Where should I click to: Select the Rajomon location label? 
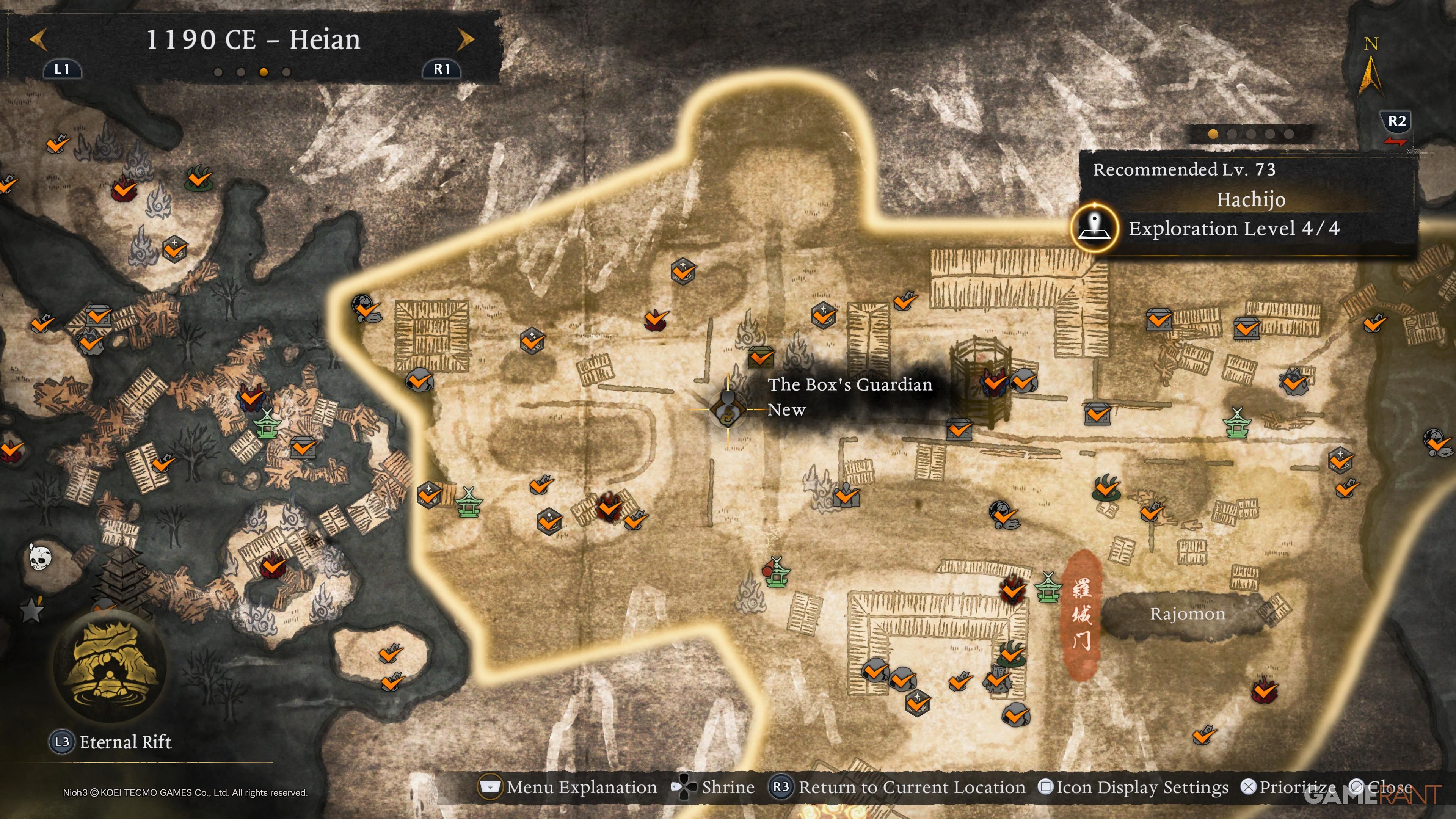[1187, 614]
